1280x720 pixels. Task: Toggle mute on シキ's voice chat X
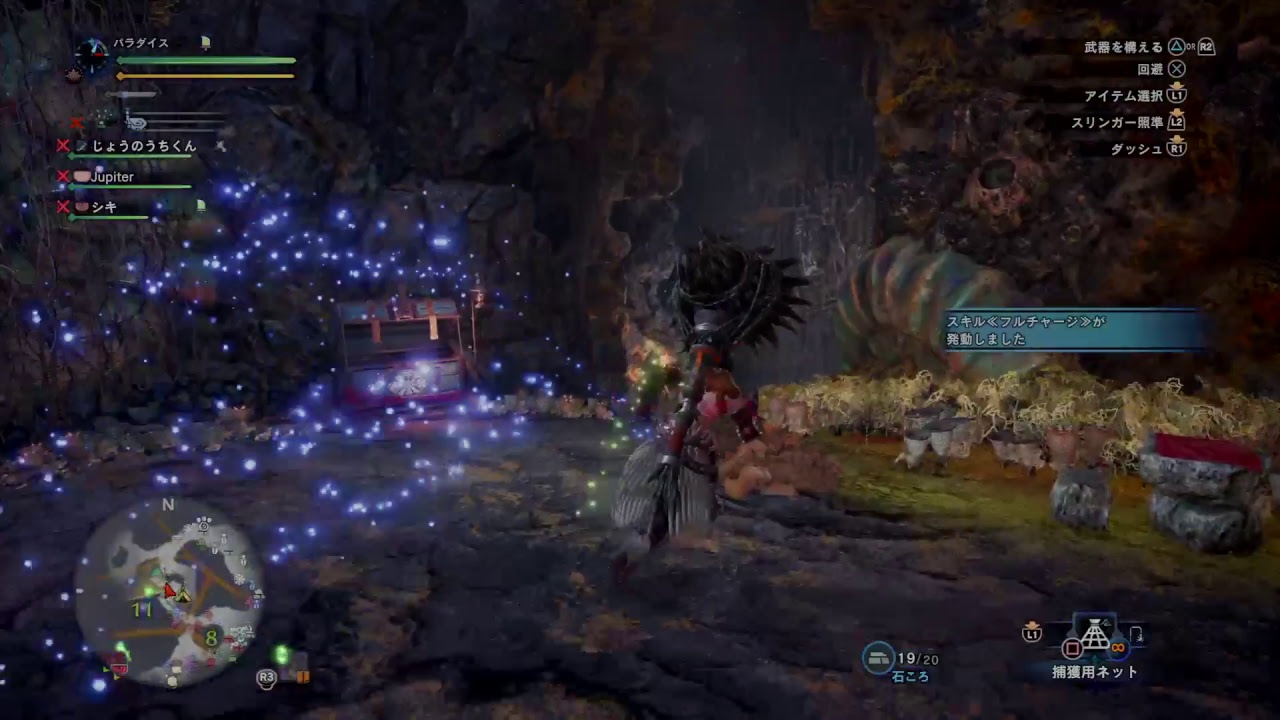coord(63,203)
